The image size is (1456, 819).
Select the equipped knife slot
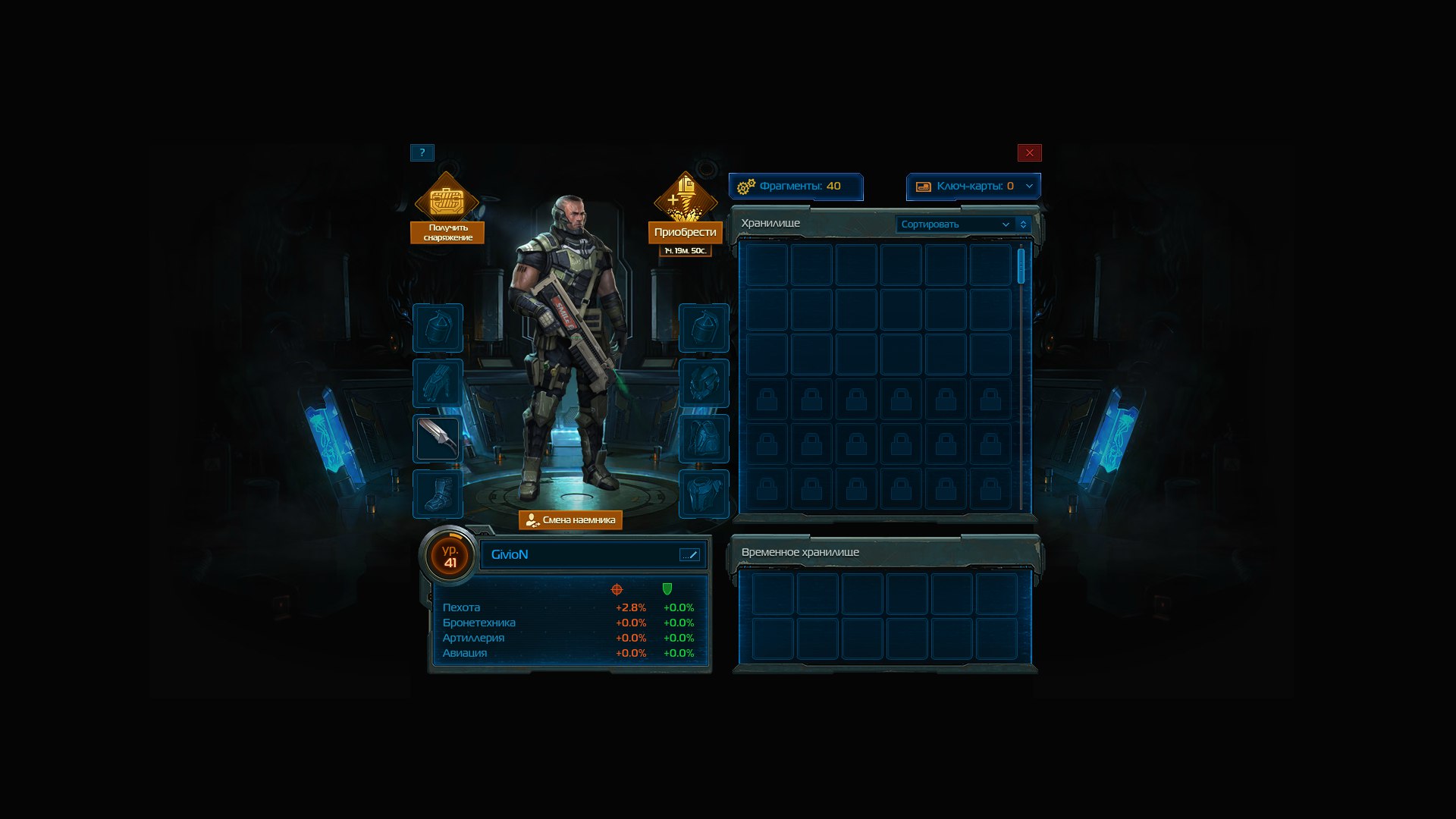click(x=438, y=438)
